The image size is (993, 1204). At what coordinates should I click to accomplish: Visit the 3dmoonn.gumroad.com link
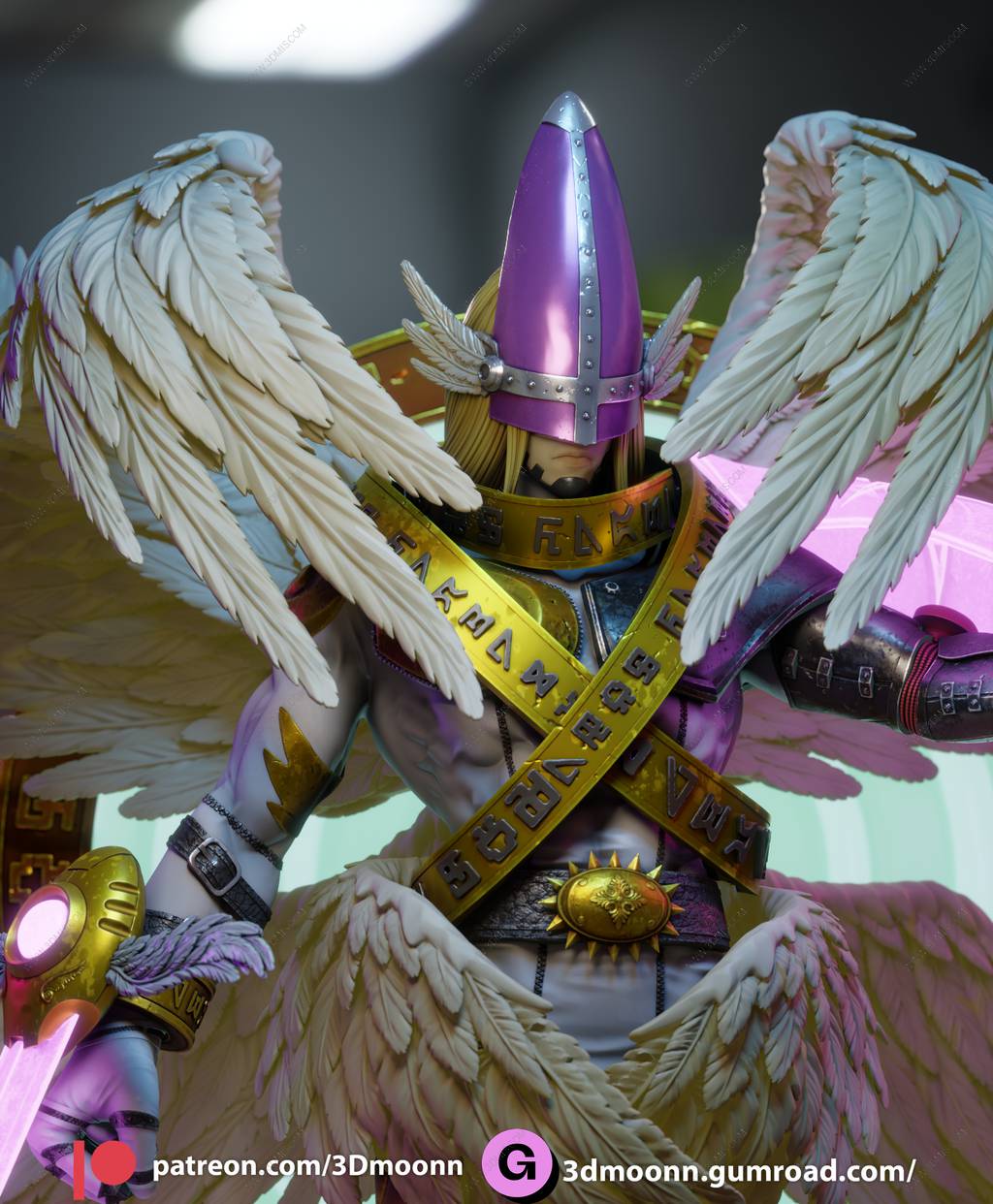coord(738,1171)
